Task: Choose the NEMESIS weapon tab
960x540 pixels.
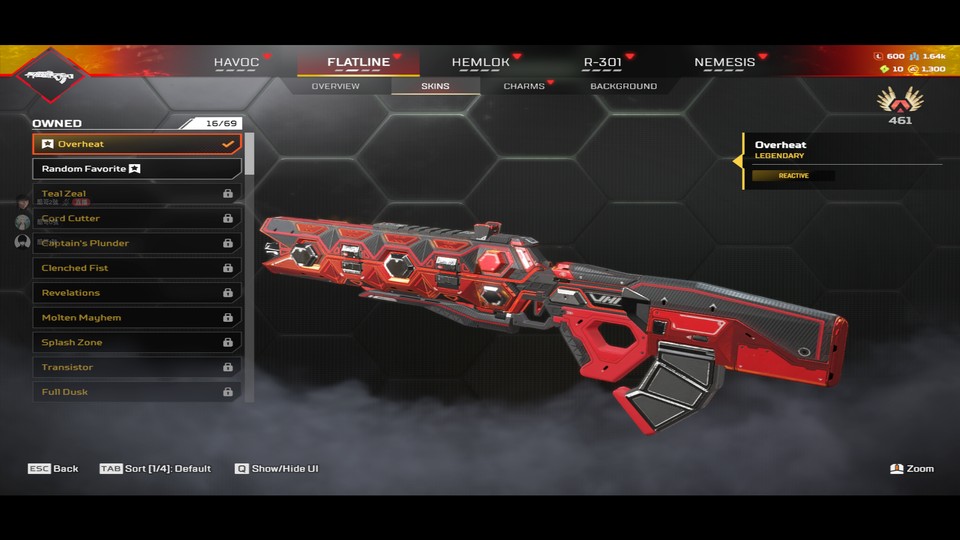Action: pyautogui.click(x=725, y=62)
